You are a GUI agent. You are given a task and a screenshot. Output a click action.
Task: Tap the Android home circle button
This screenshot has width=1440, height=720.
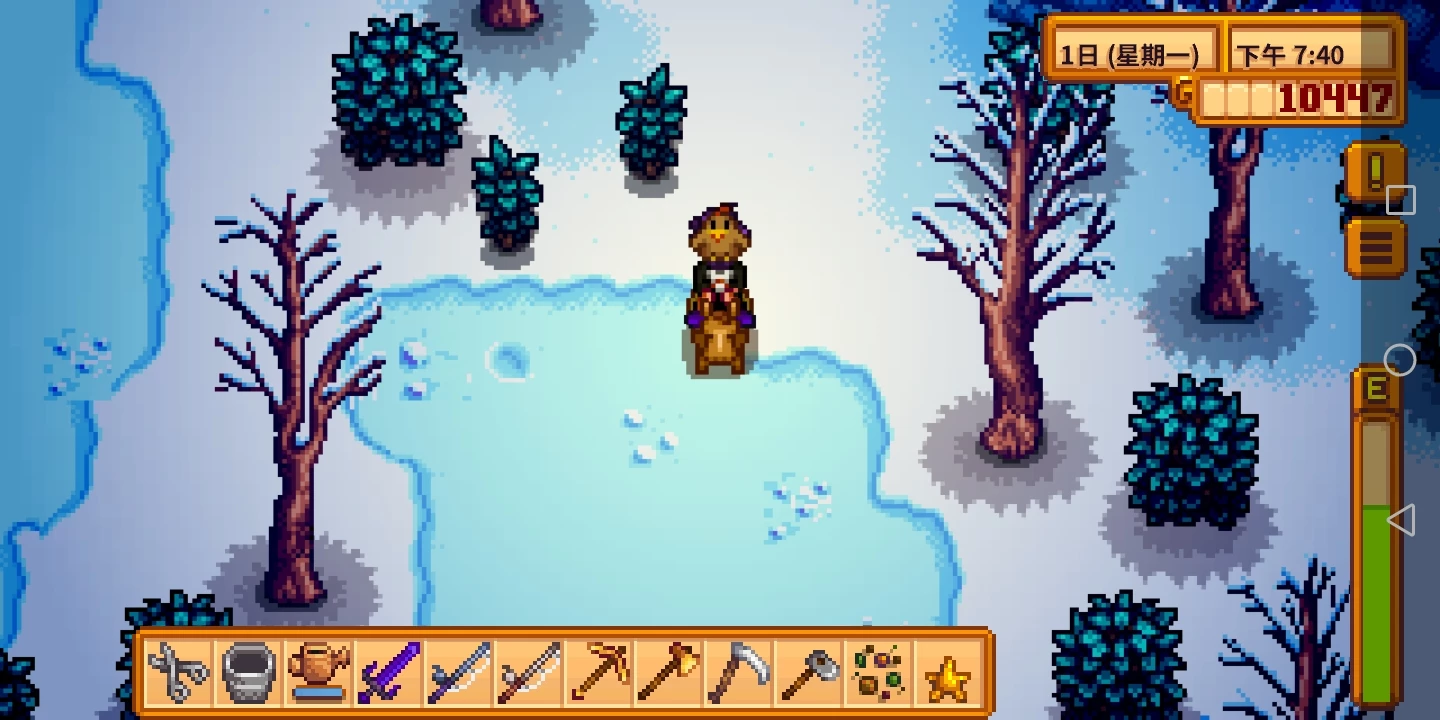1400,360
